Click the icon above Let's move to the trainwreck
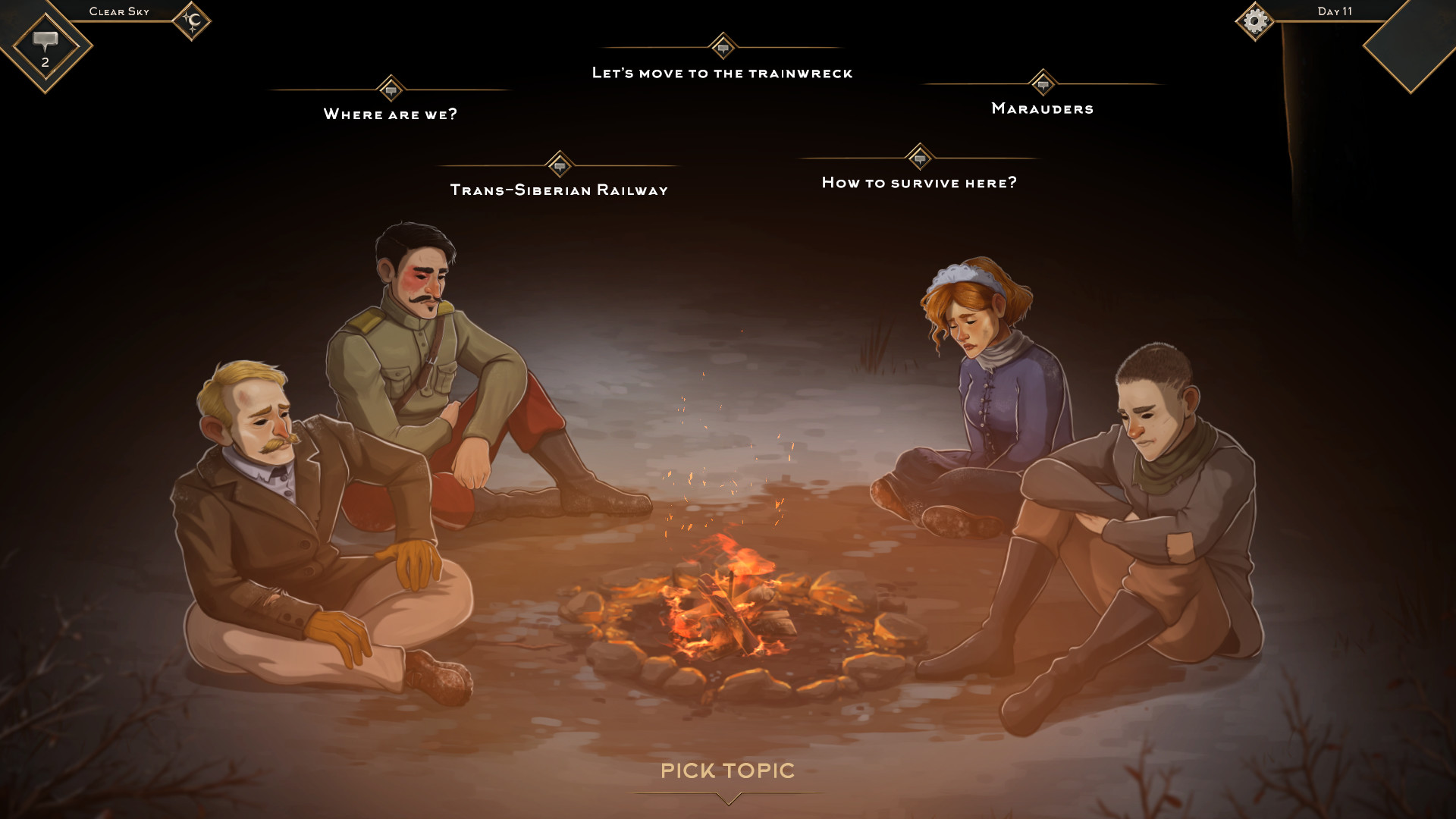Image resolution: width=1456 pixels, height=819 pixels. tap(723, 45)
